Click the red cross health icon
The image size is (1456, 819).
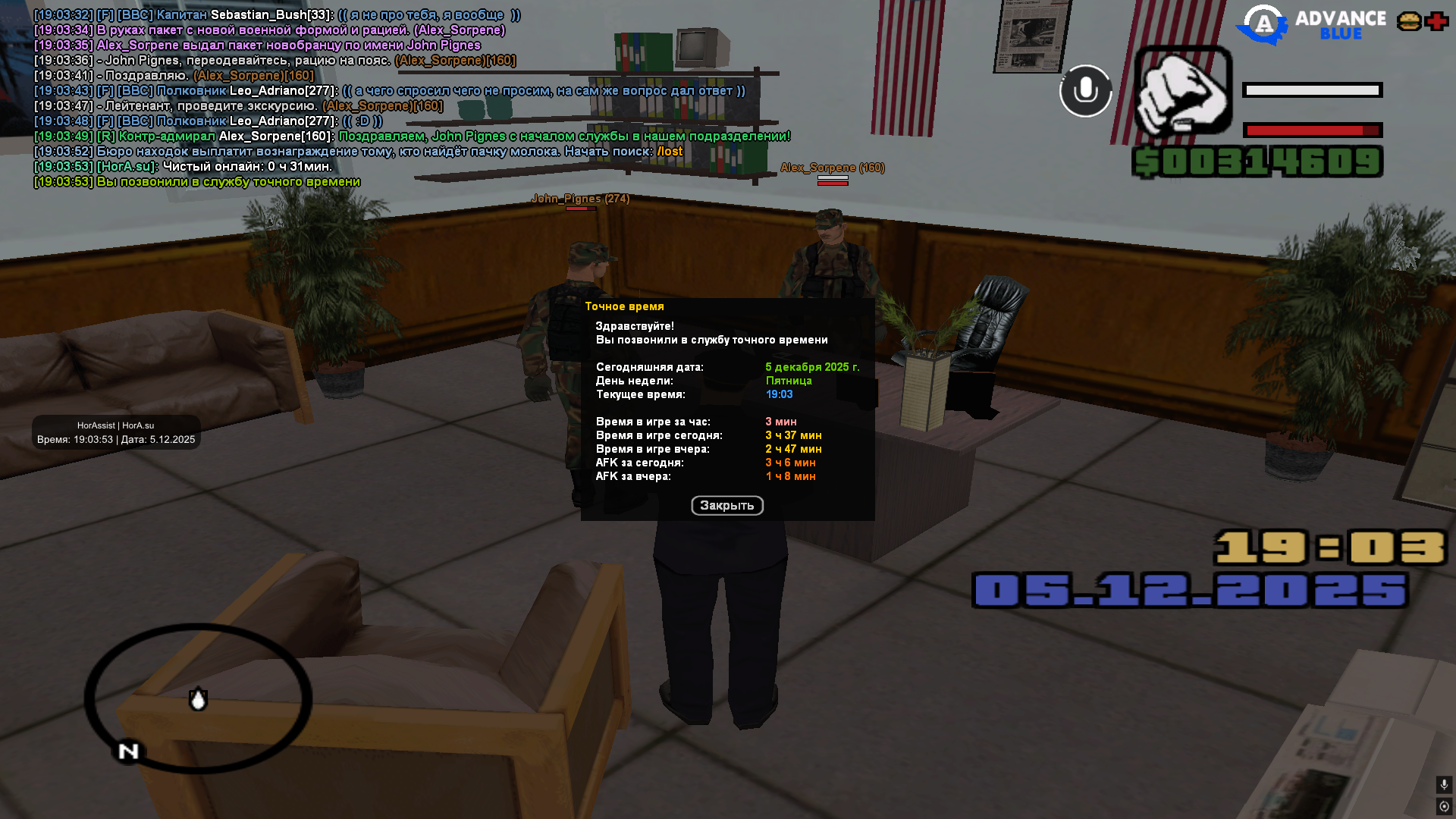(1436, 21)
